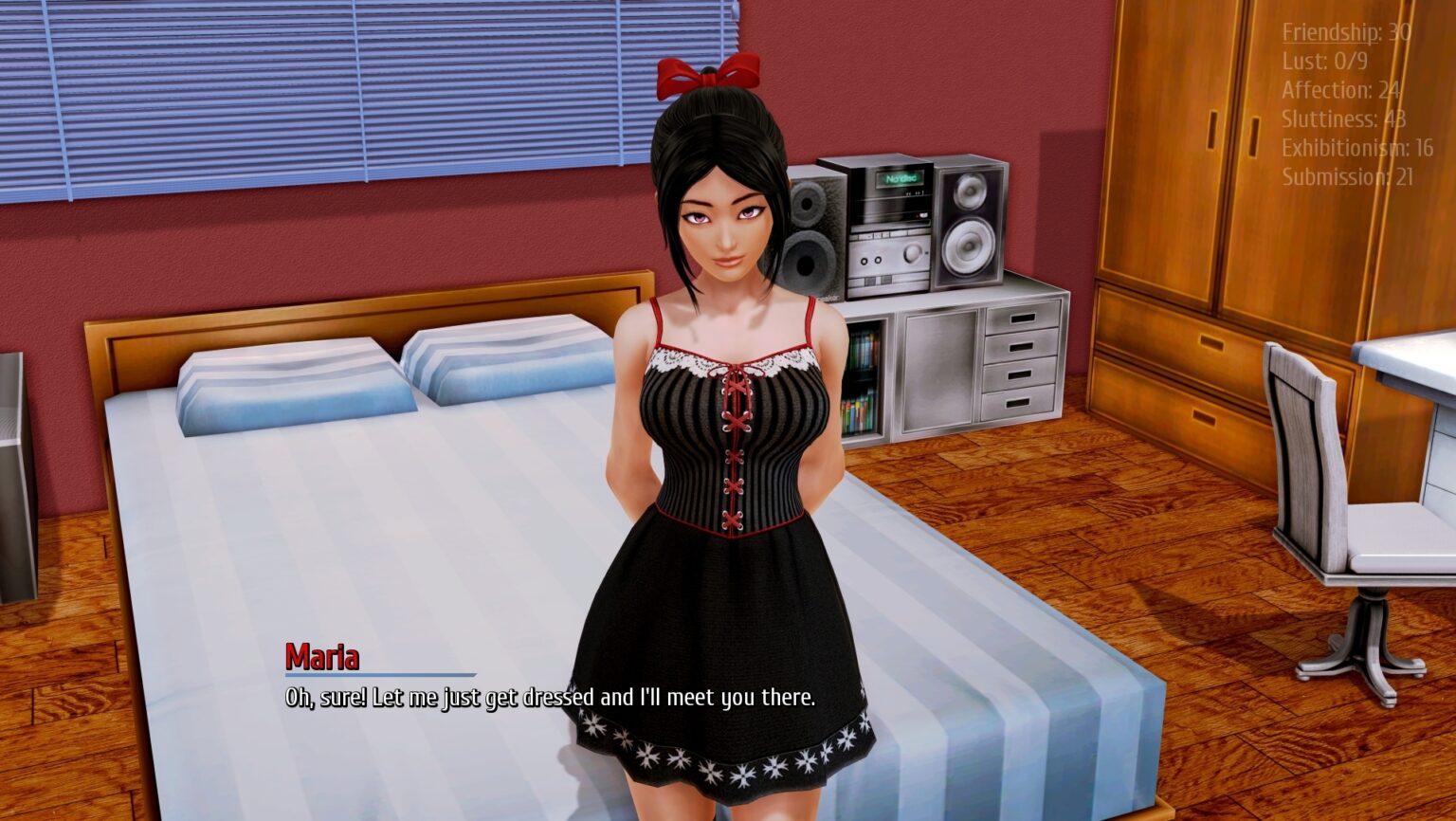The image size is (1456, 821).
Task: Click the Affection stat value 24
Action: (x=1390, y=90)
